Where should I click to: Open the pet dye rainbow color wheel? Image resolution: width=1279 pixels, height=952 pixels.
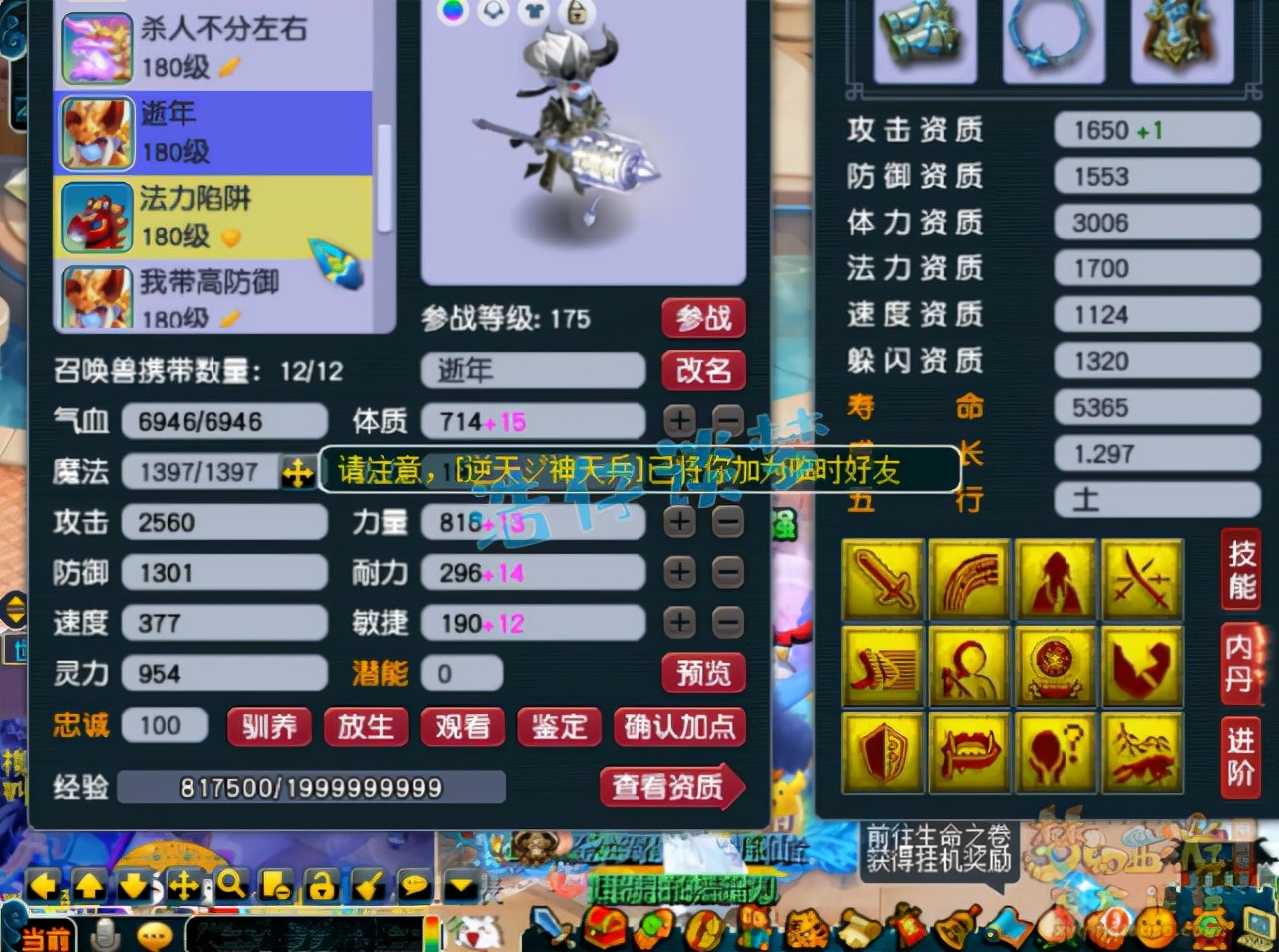tap(455, 11)
